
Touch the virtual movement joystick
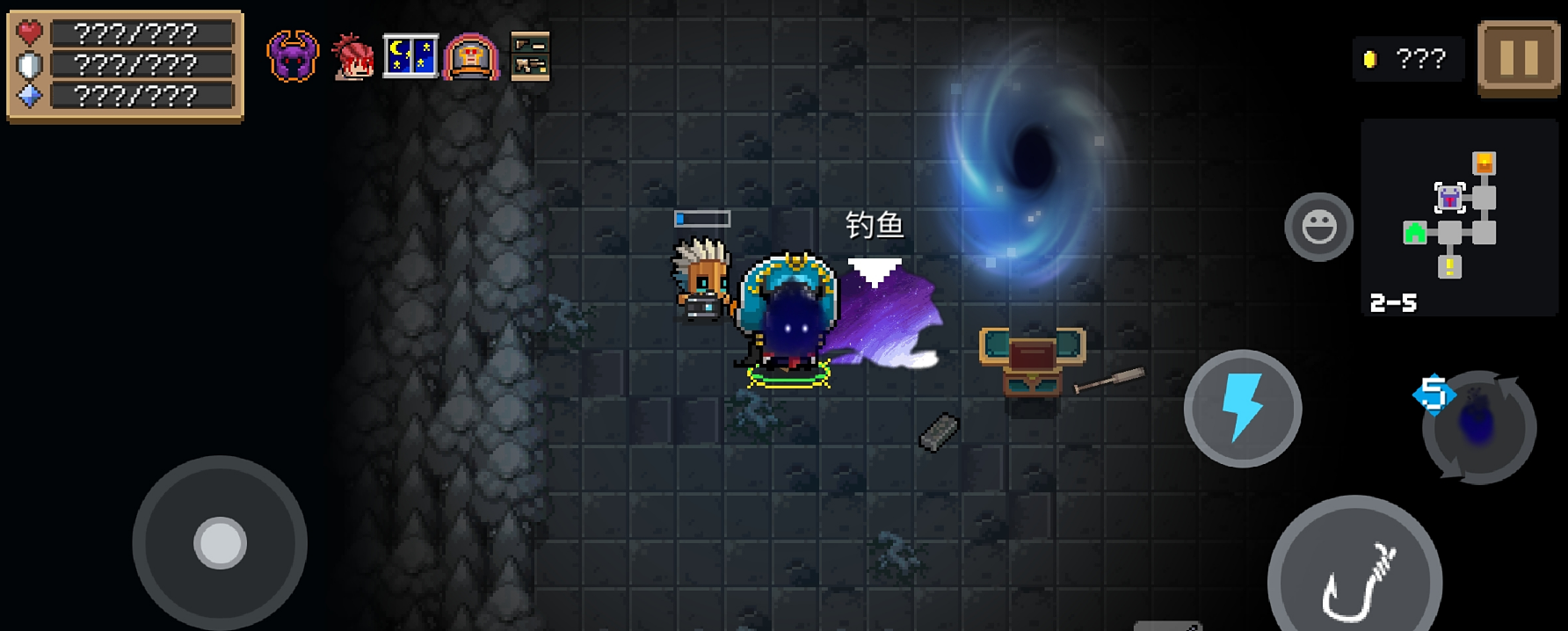220,542
